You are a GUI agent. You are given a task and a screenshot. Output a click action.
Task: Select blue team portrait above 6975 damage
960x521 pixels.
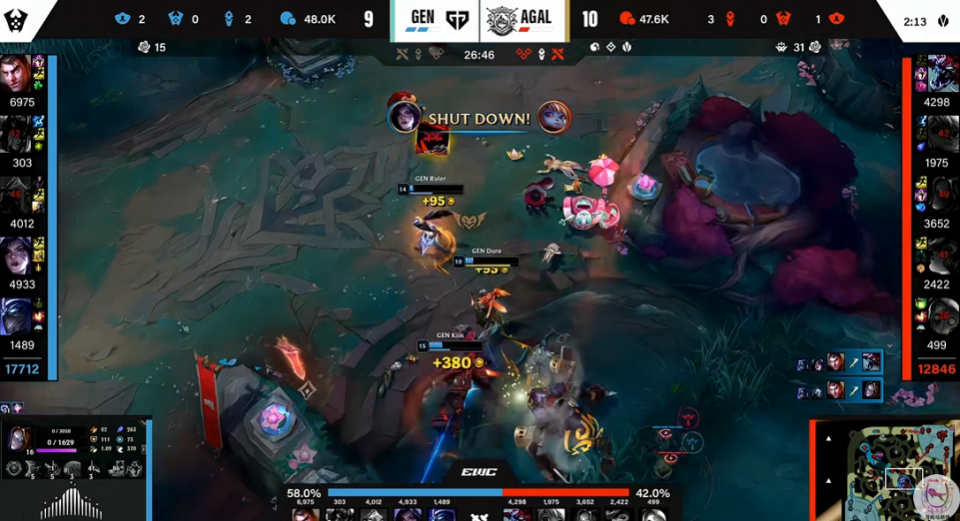(18, 75)
